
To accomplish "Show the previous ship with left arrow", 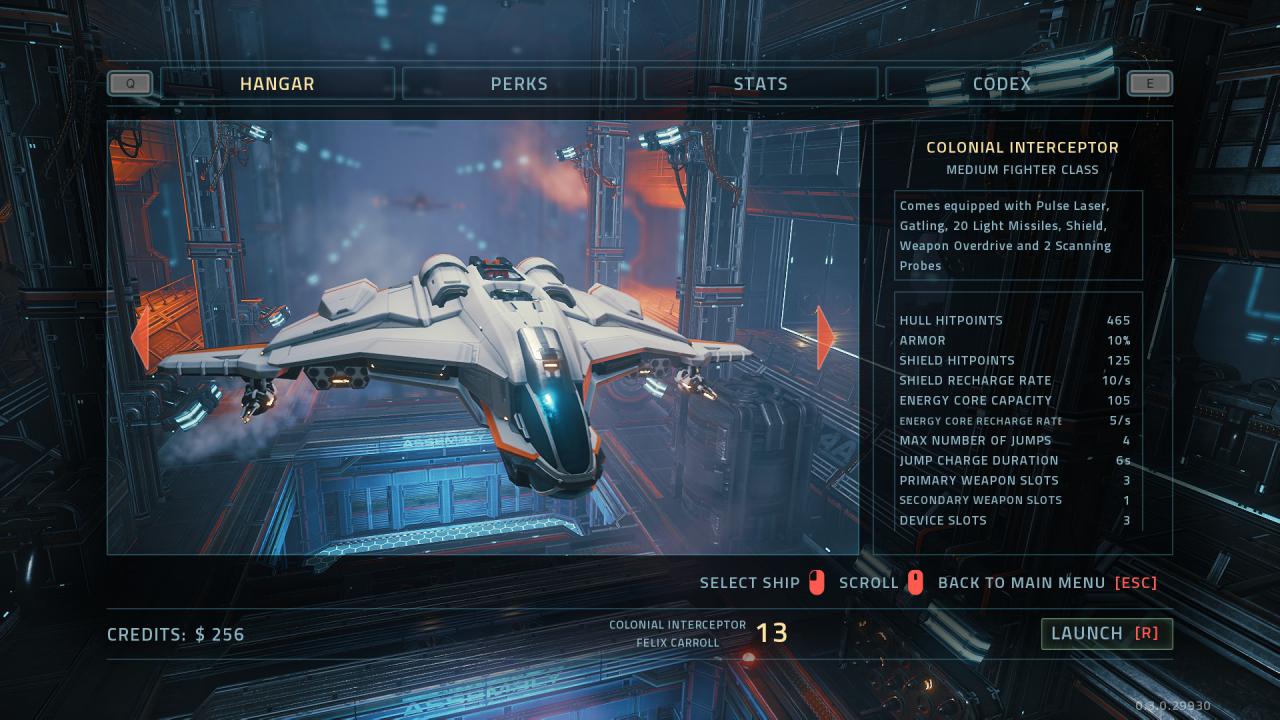I will tap(141, 337).
